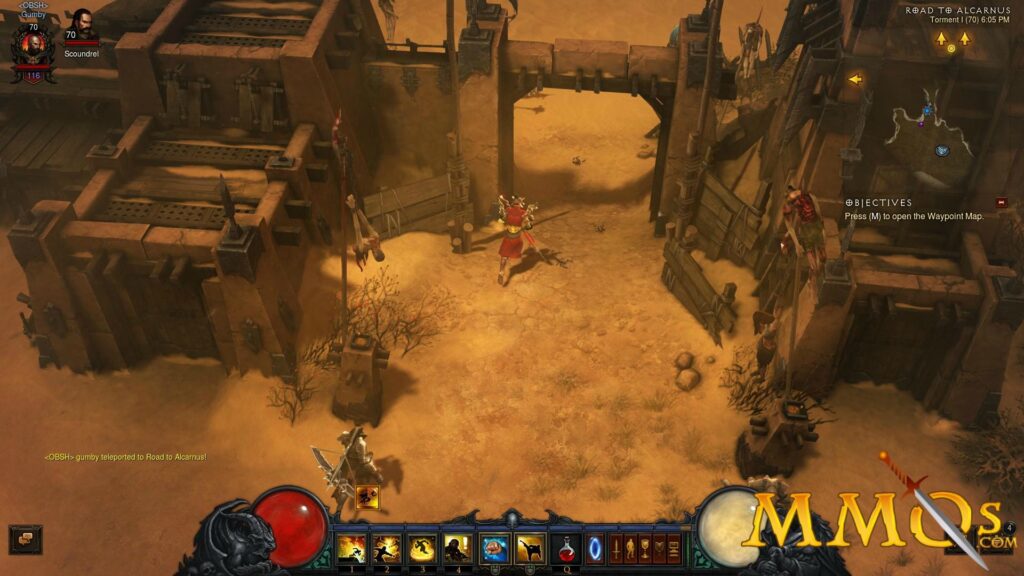
Task: Open the skills menu sword icon
Action: click(616, 548)
